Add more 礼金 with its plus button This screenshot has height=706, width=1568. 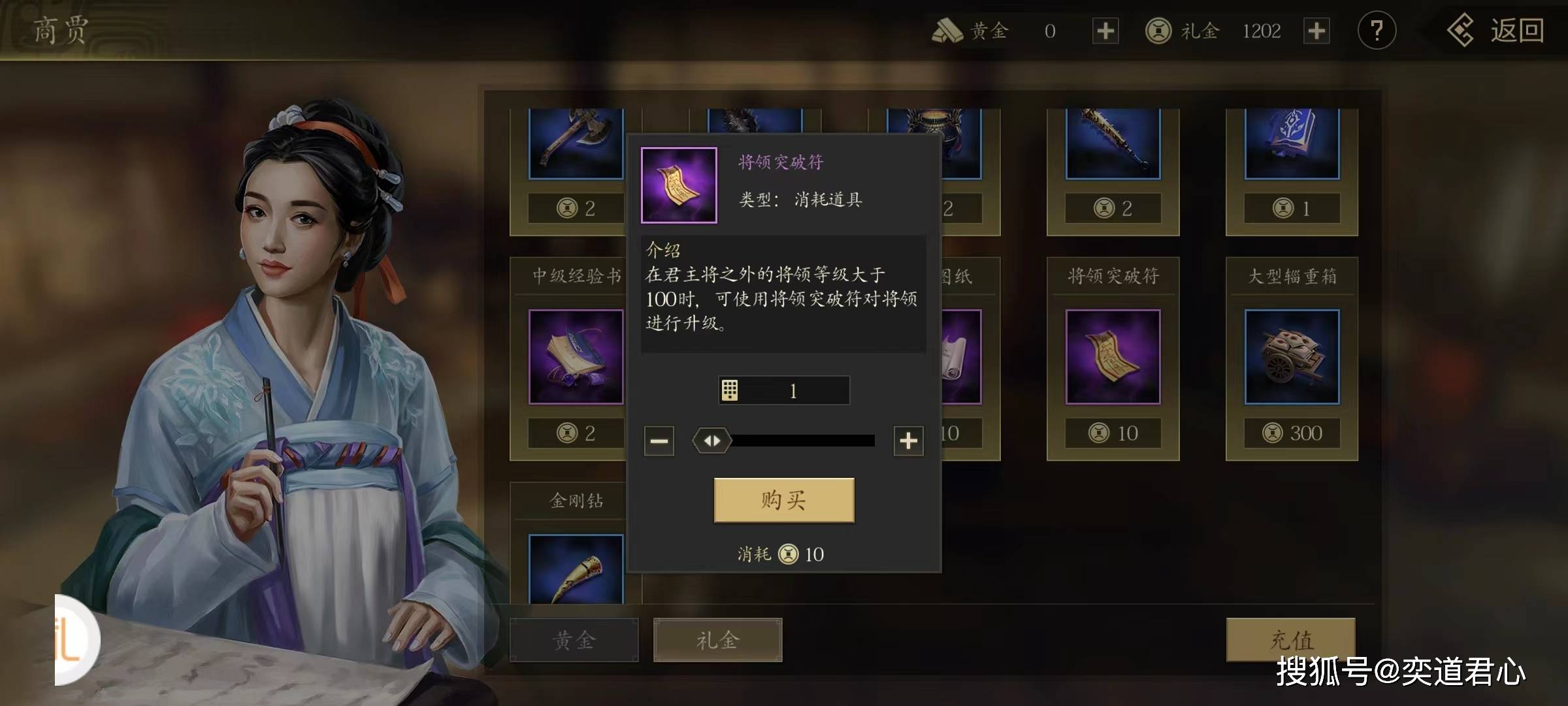(1316, 31)
